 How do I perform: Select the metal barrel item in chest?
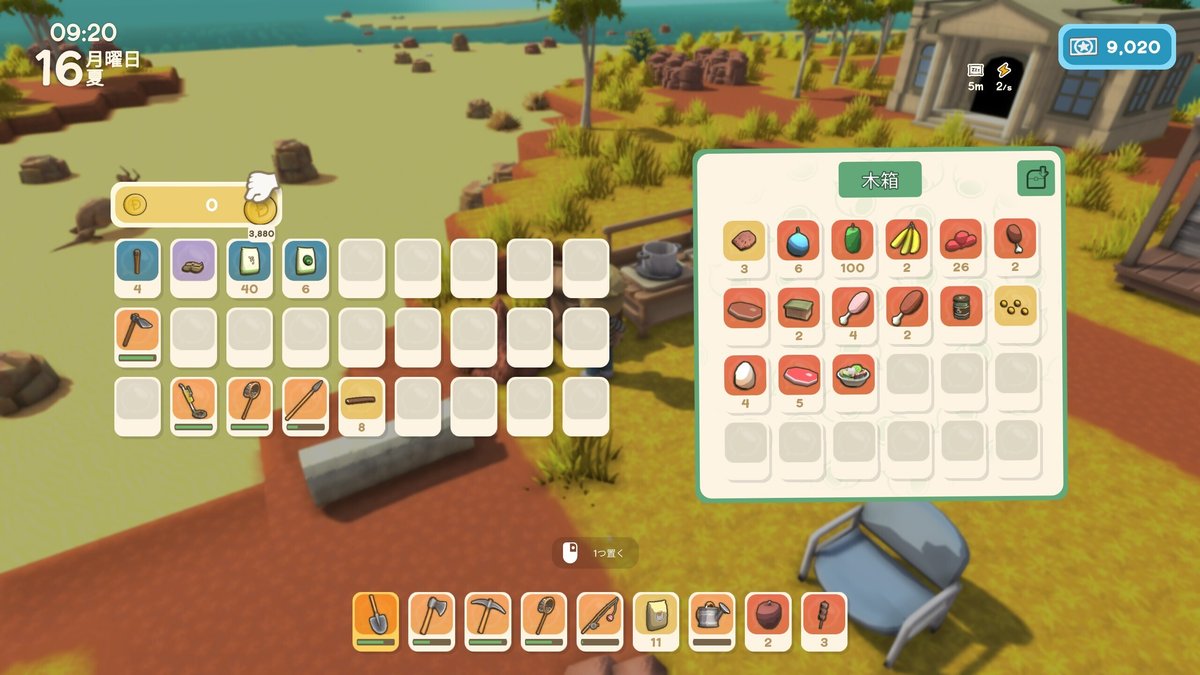click(960, 309)
